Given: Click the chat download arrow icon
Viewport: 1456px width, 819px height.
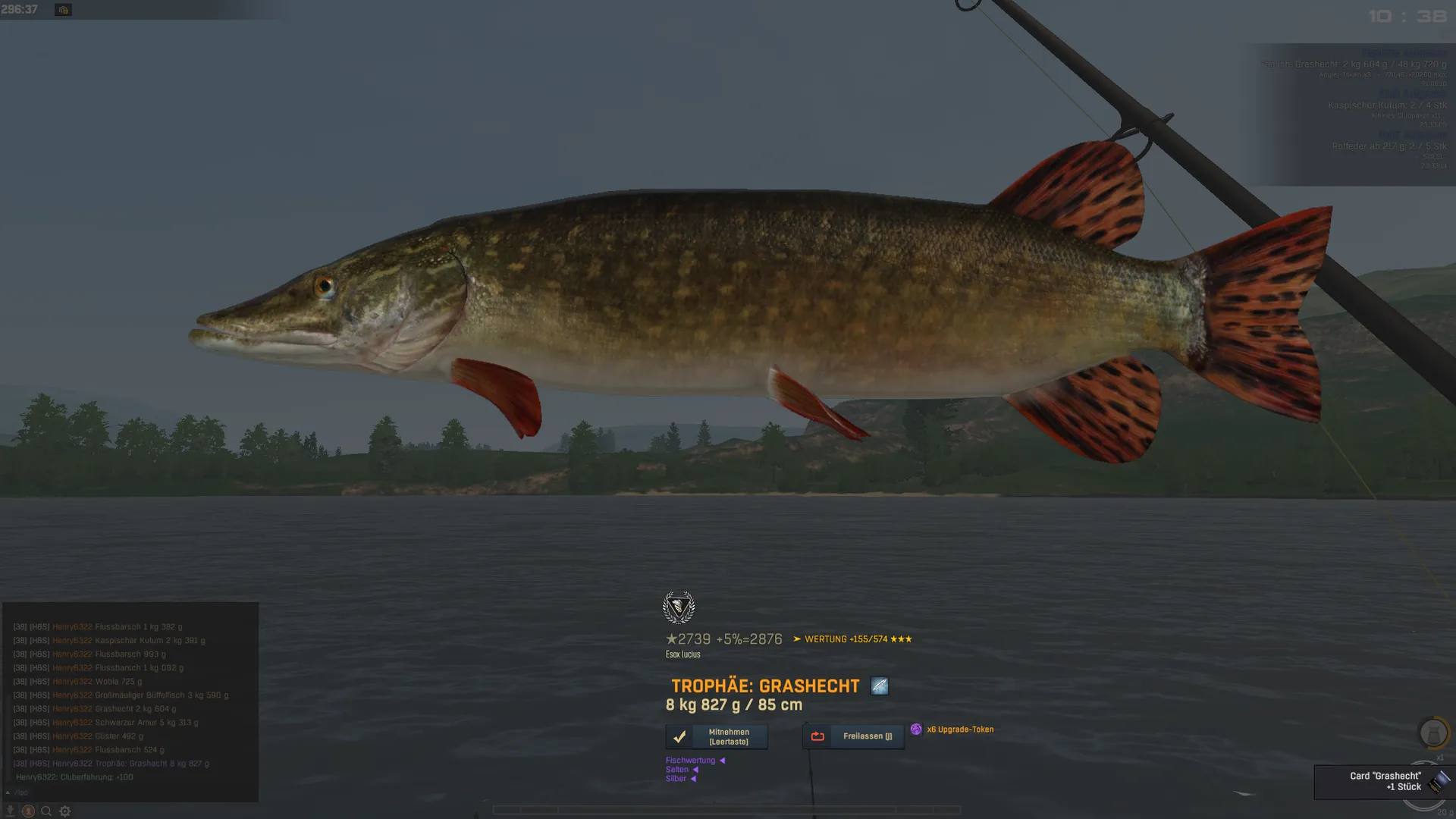Looking at the screenshot, I should 10,811.
